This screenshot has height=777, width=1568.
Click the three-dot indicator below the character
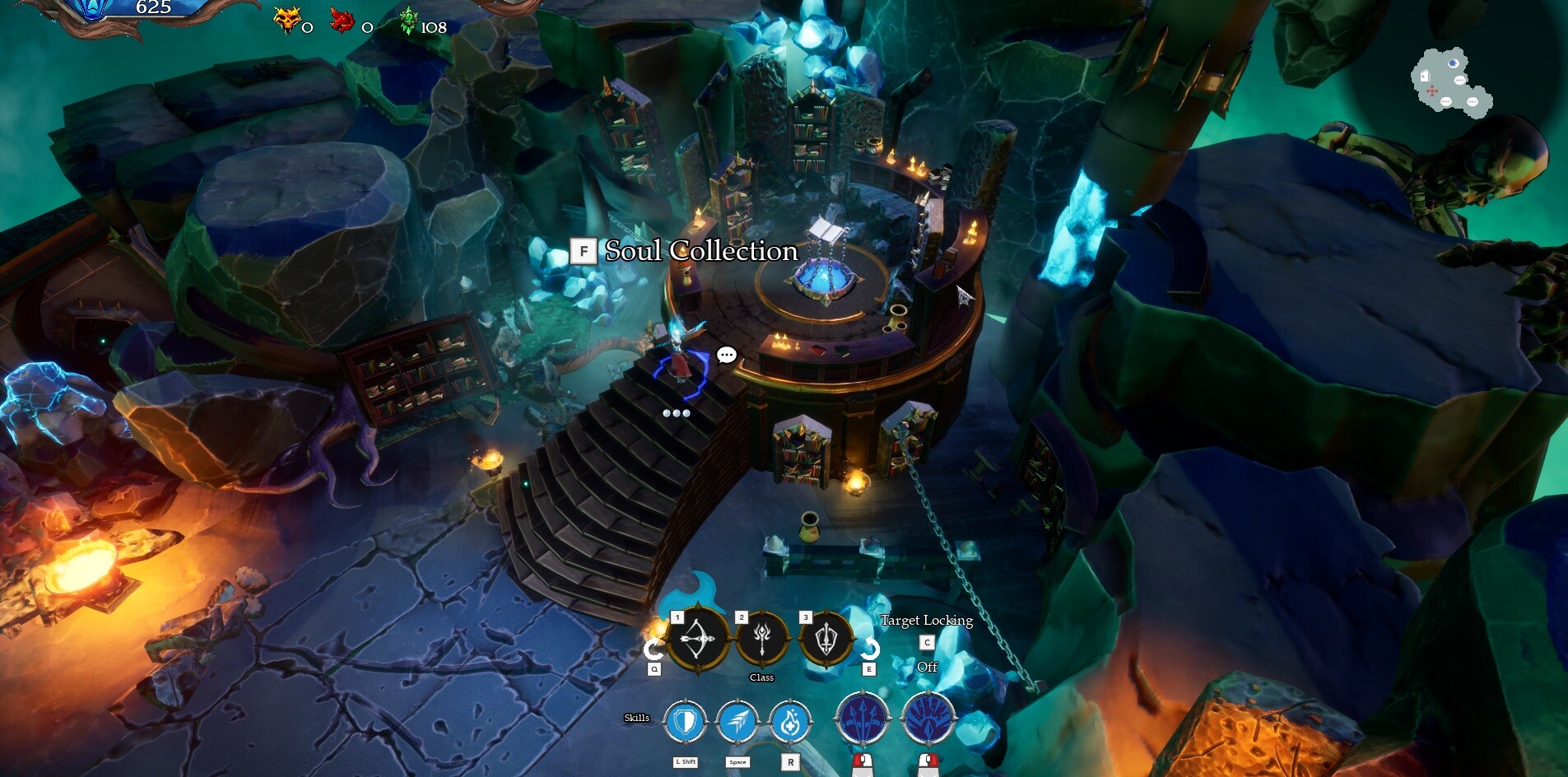click(x=675, y=412)
